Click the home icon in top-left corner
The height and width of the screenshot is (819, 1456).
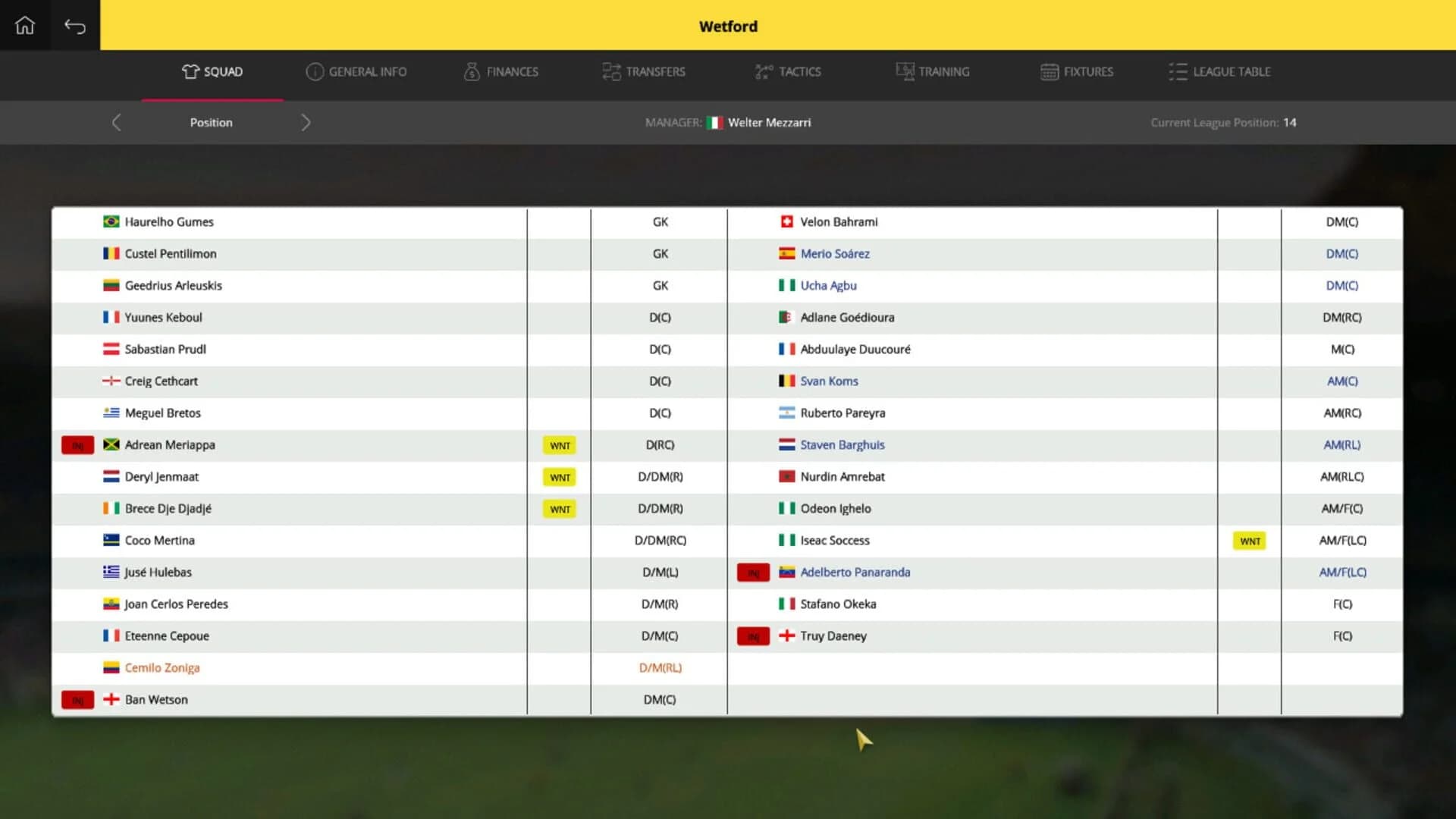pos(25,25)
